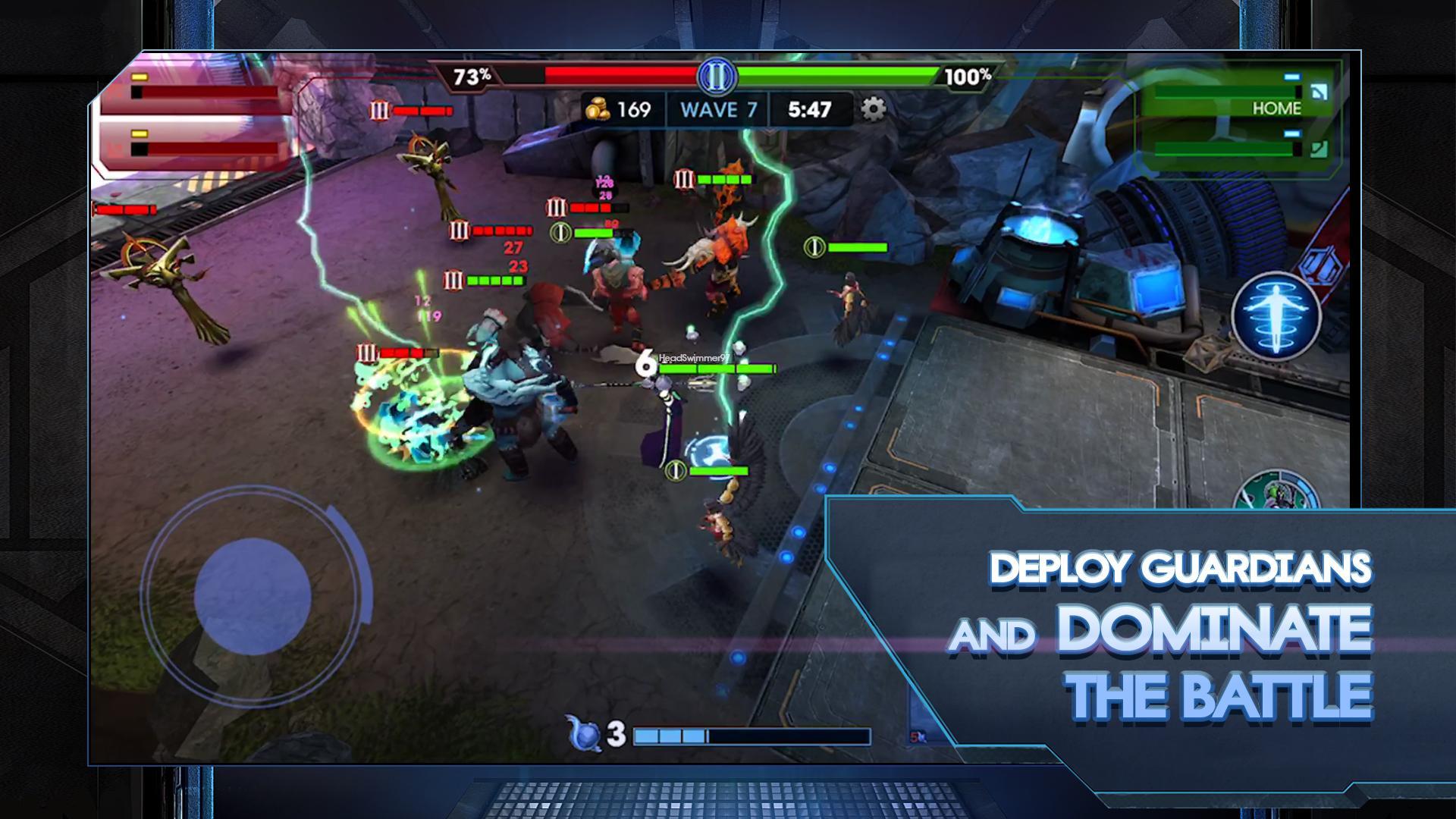Tap the diagonal arrow icon beside HOME
The image size is (1456, 819).
1319,92
